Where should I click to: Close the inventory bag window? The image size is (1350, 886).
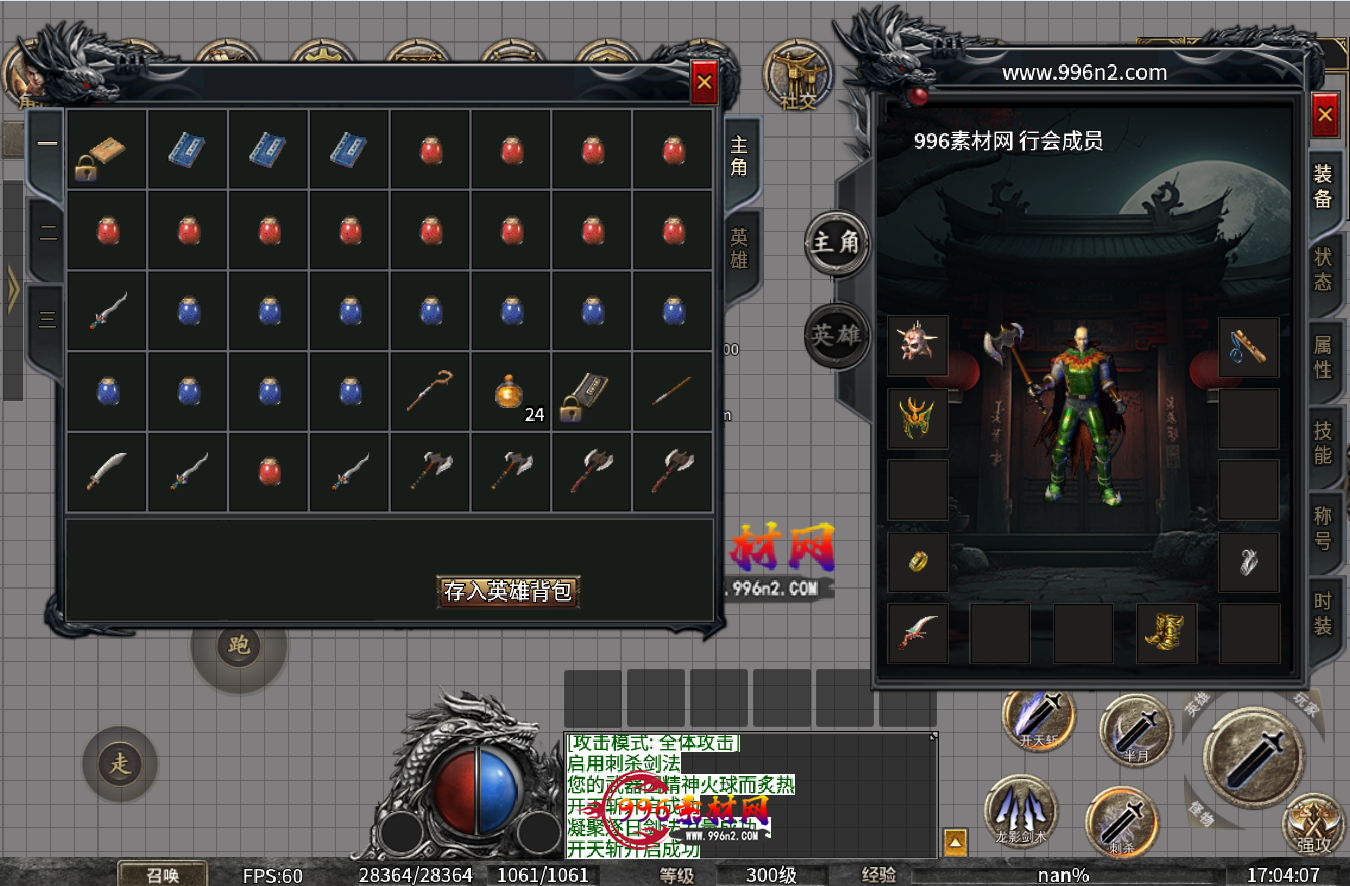704,83
